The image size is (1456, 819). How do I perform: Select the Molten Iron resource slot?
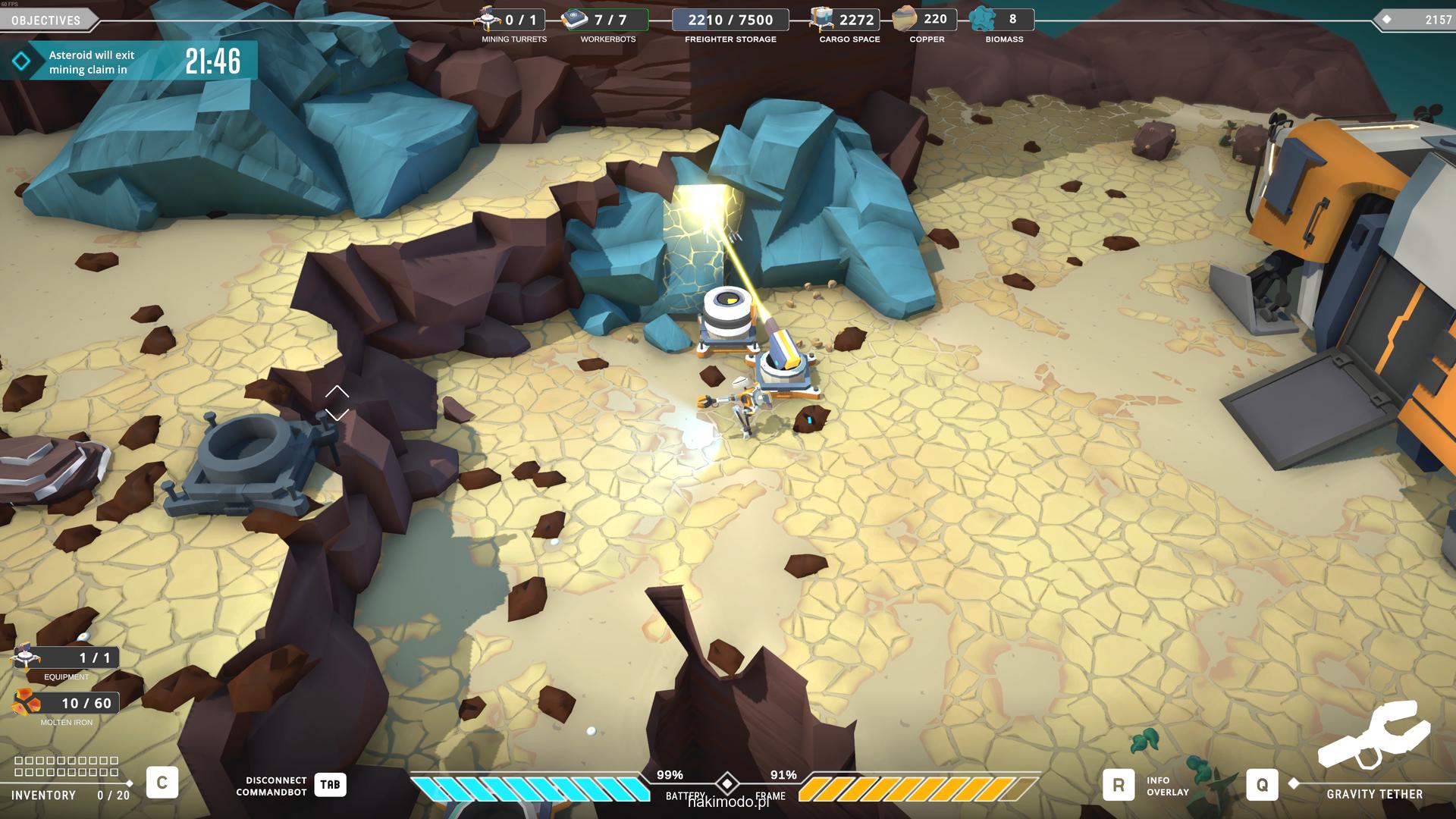[27, 703]
